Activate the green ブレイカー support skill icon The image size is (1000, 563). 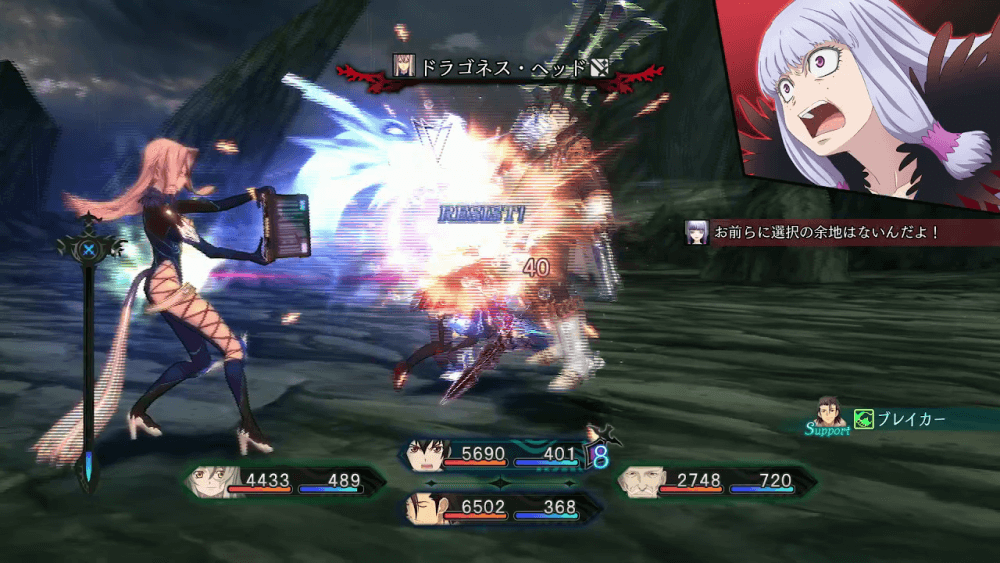pos(864,419)
